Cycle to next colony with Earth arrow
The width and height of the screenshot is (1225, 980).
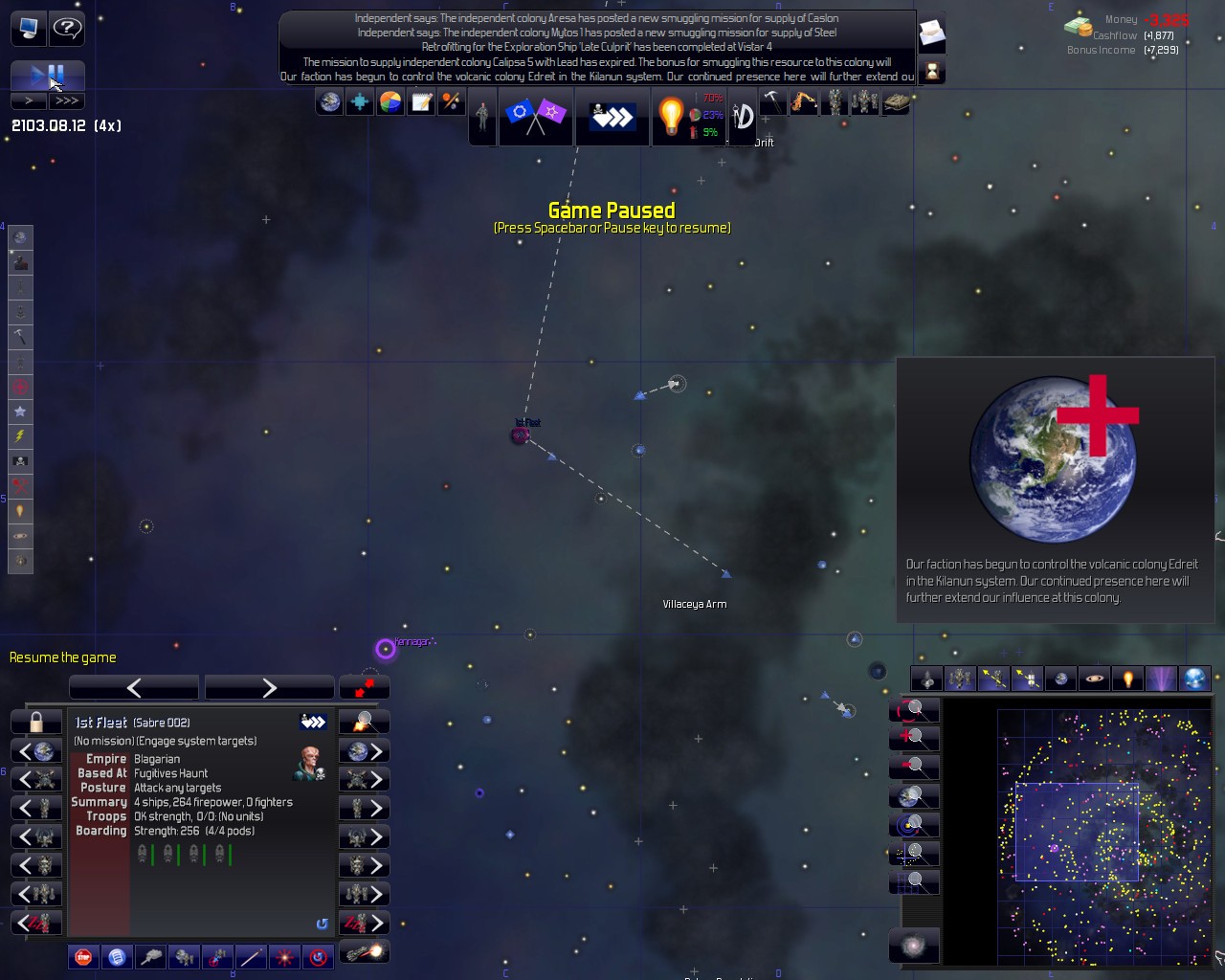tap(364, 751)
